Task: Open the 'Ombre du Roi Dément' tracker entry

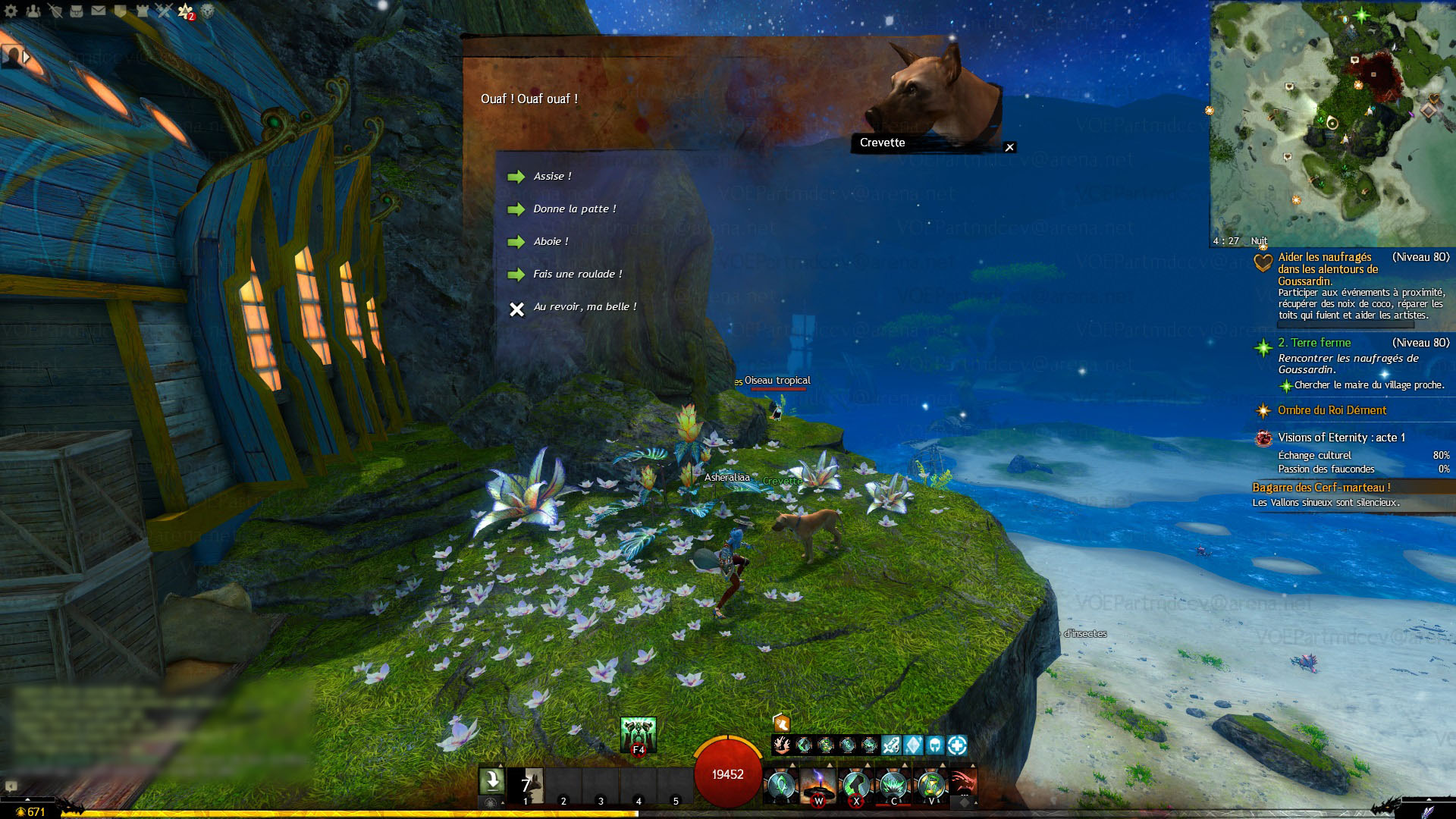Action: [x=1332, y=410]
